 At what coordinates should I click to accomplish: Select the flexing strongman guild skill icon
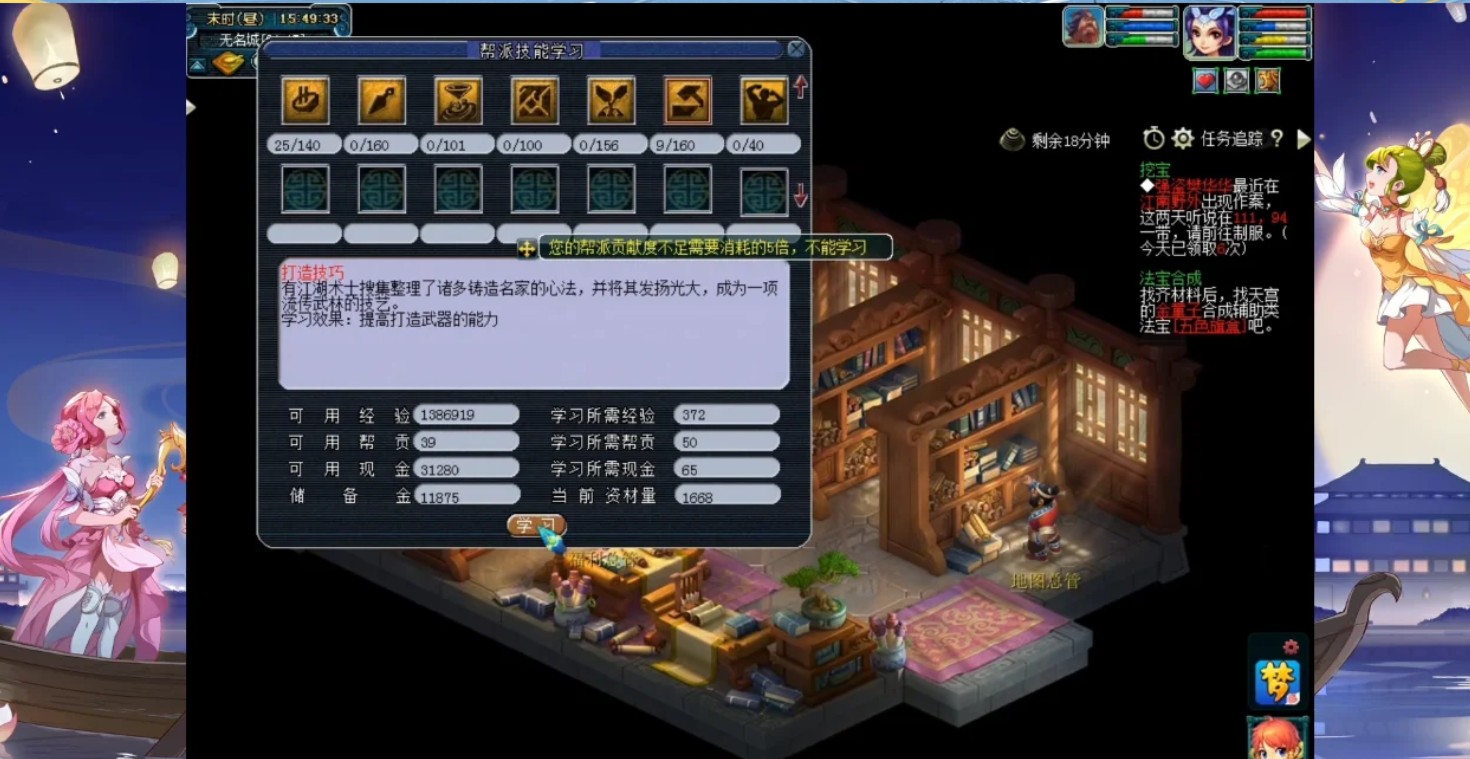pyautogui.click(x=761, y=100)
